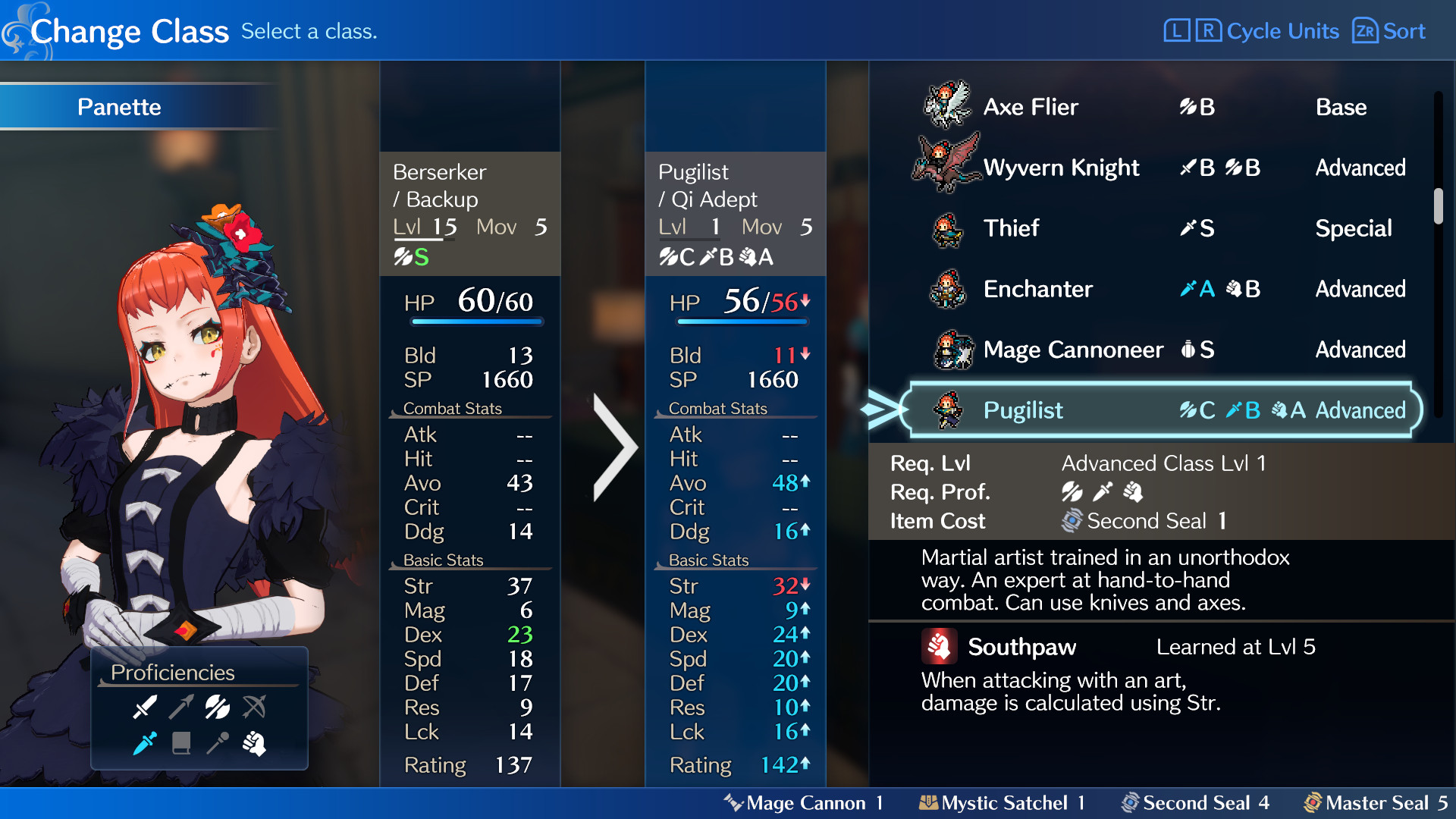Click the Master Seal icon at bottom right
This screenshot has height=819, width=1456.
click(1313, 802)
